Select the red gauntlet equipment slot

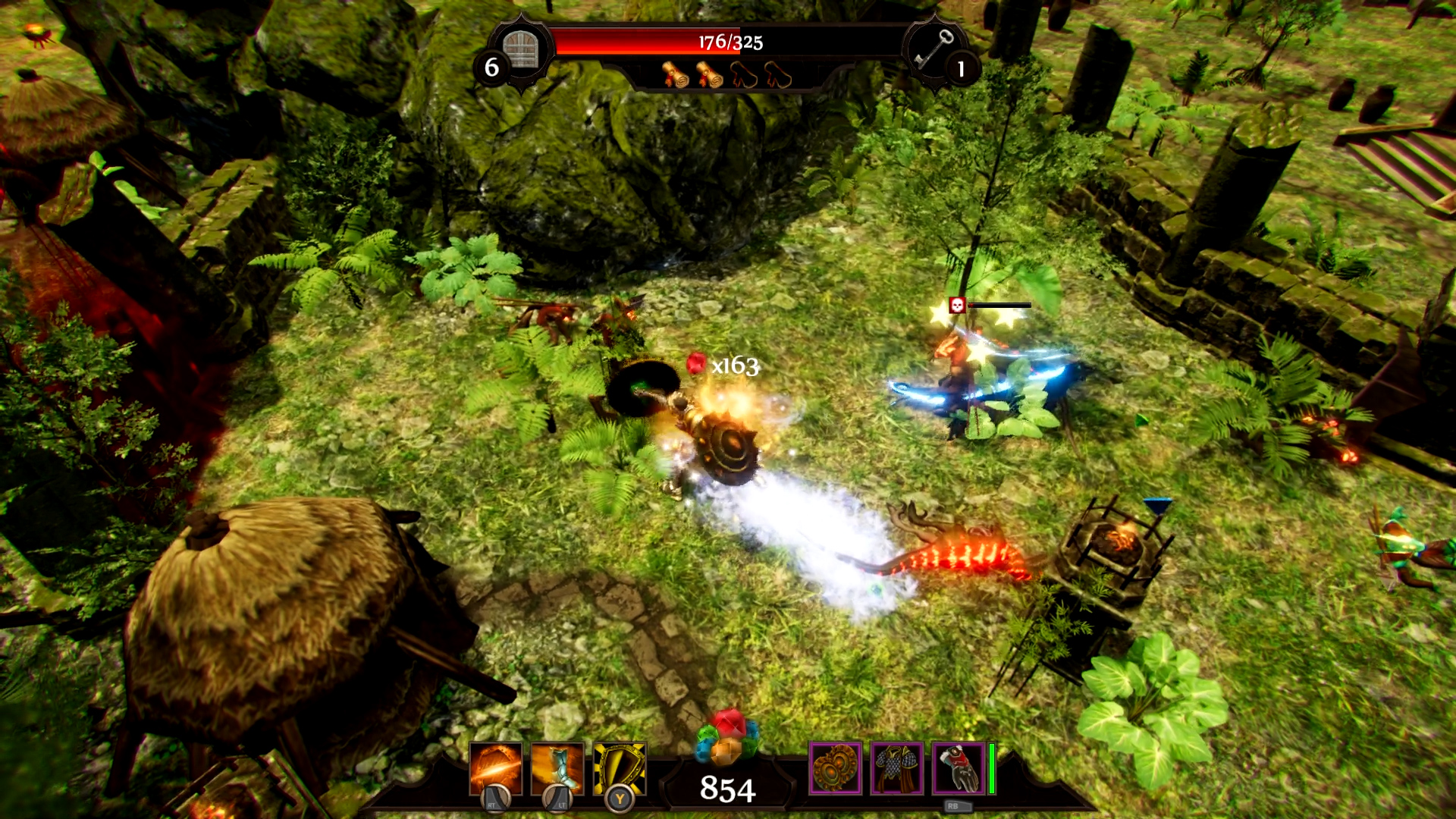pos(958,768)
